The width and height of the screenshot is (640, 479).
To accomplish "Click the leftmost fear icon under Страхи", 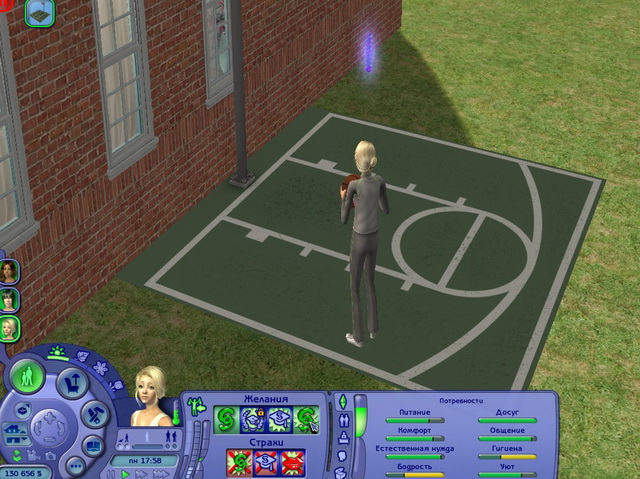I will coord(240,462).
